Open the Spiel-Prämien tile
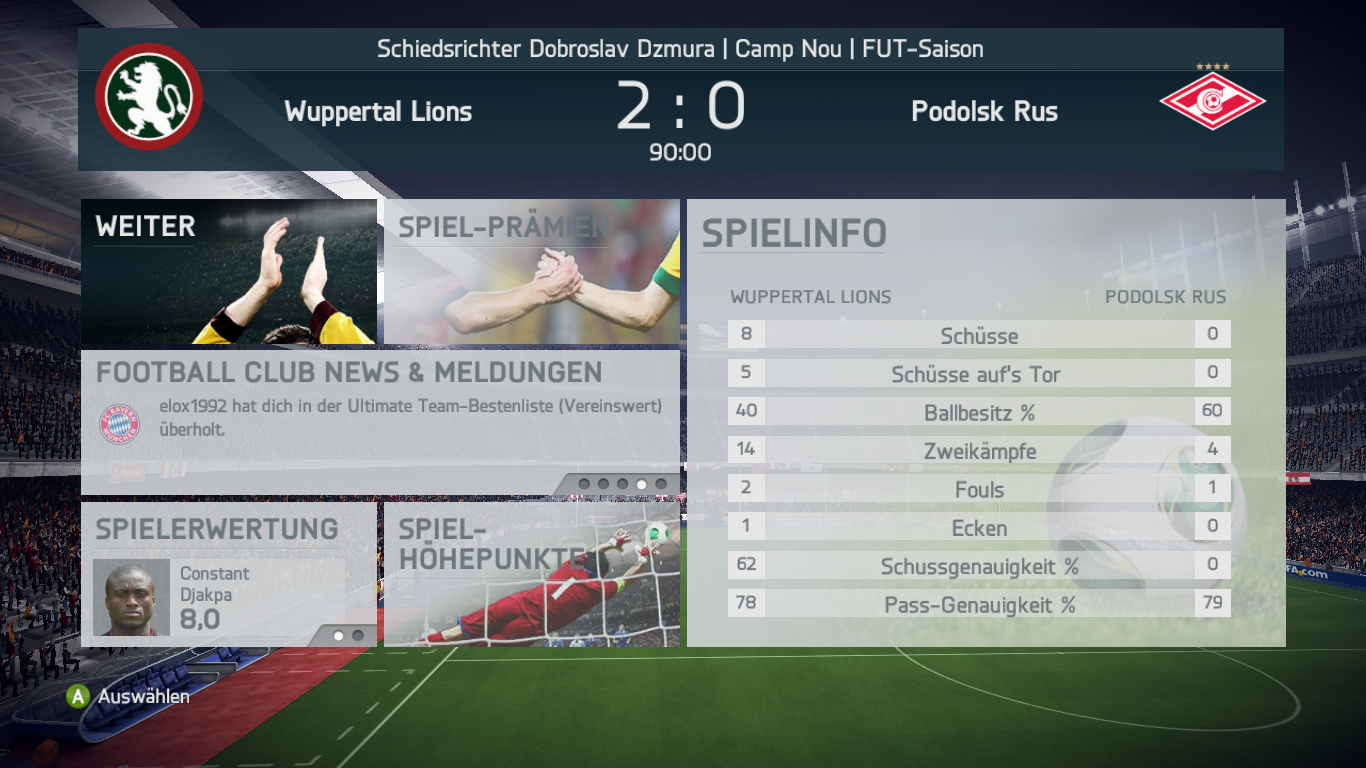The image size is (1366, 768). 531,272
